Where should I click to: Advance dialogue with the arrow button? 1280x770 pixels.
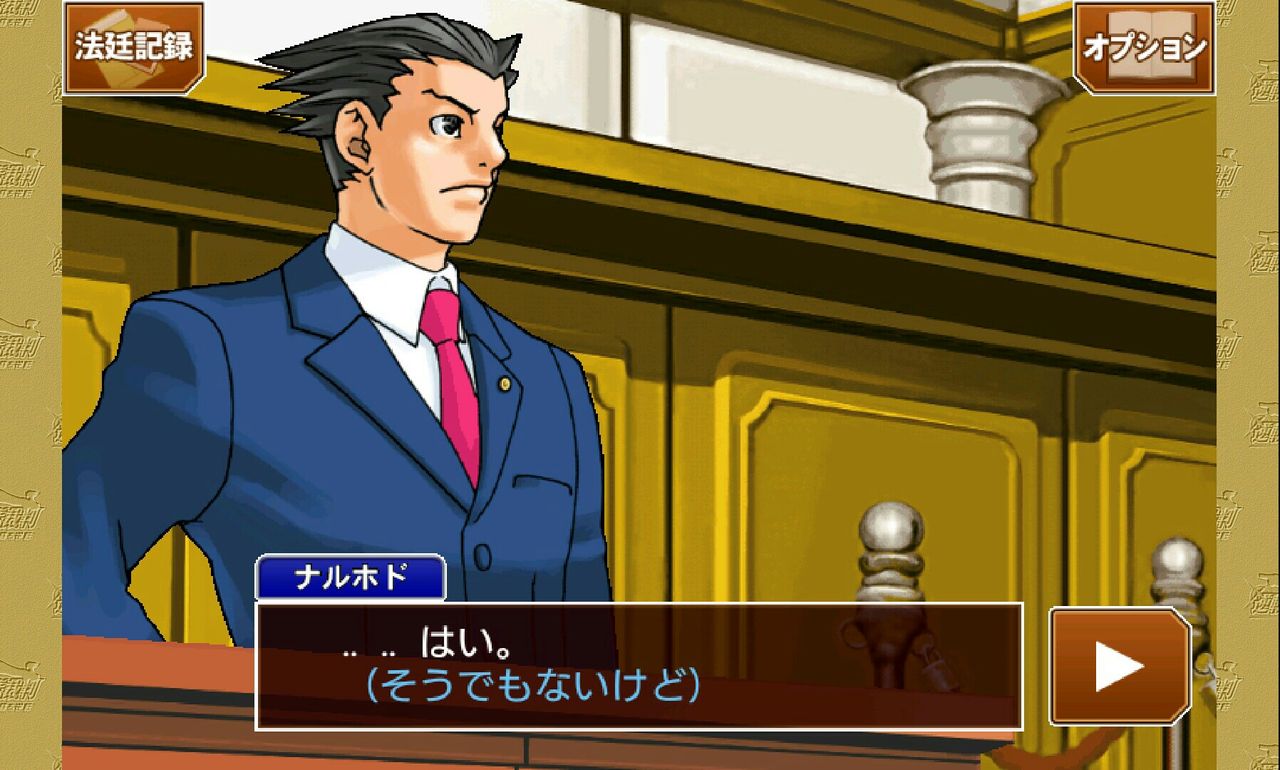[x=1119, y=666]
